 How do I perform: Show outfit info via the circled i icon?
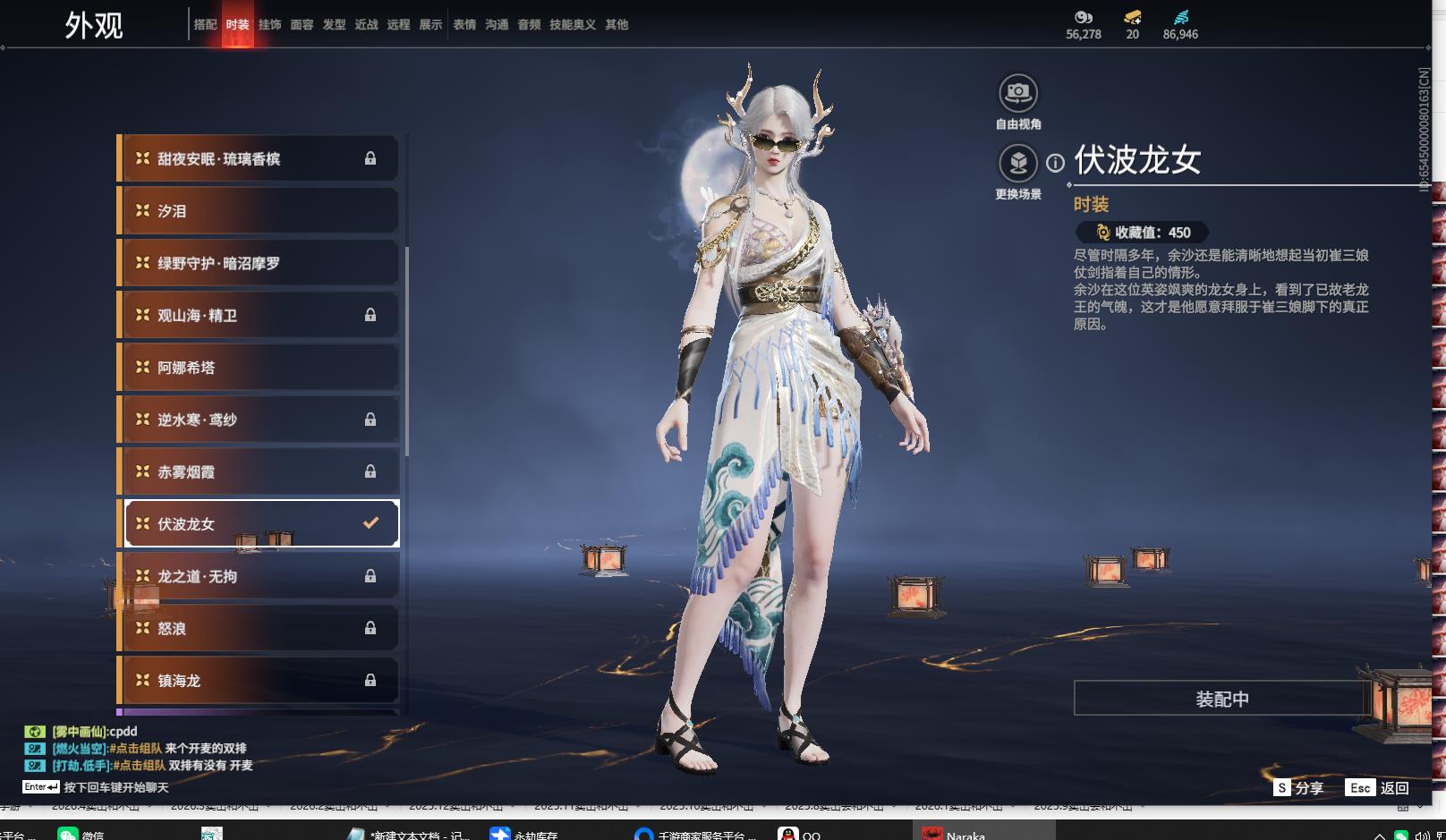(1056, 163)
